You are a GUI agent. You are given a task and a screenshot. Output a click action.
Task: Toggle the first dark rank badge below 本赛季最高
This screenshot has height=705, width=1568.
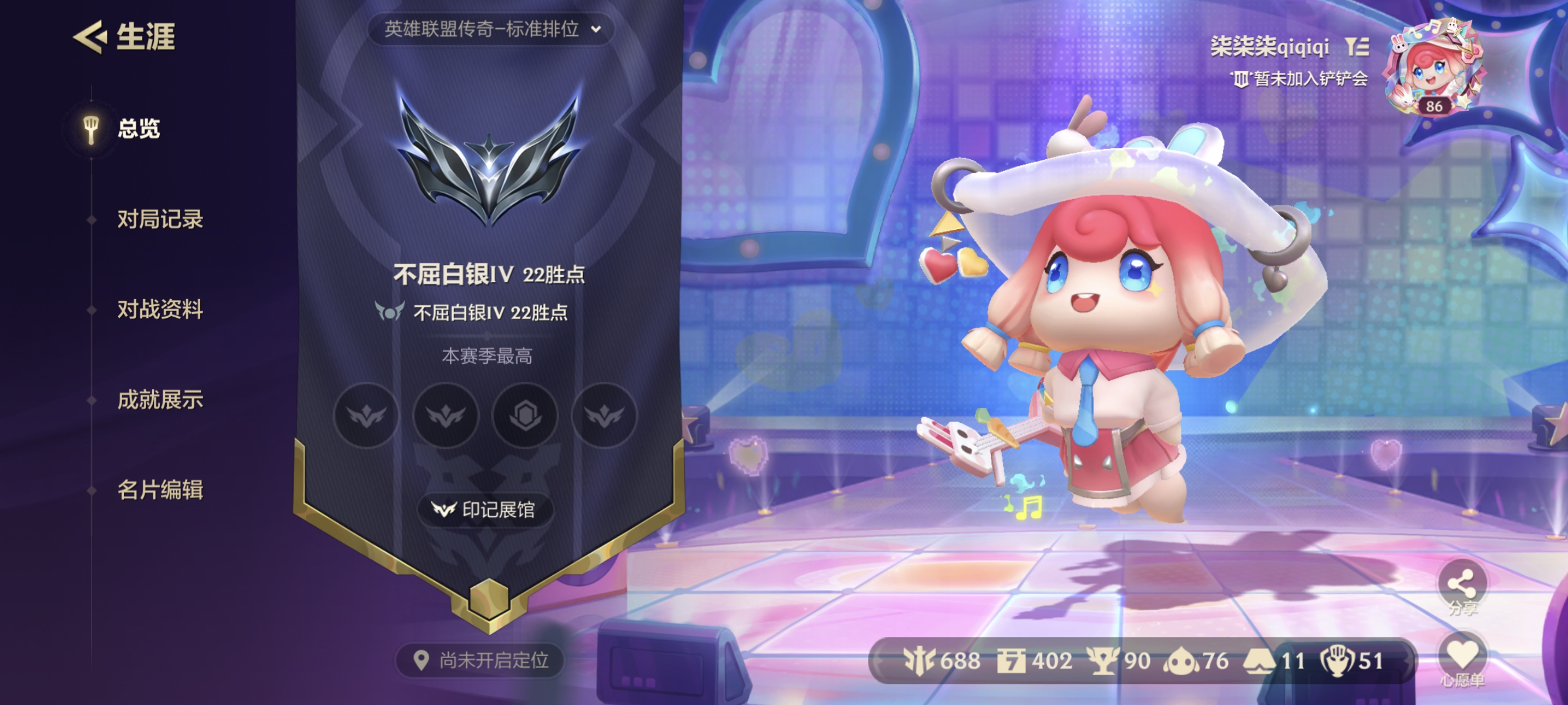click(x=366, y=416)
